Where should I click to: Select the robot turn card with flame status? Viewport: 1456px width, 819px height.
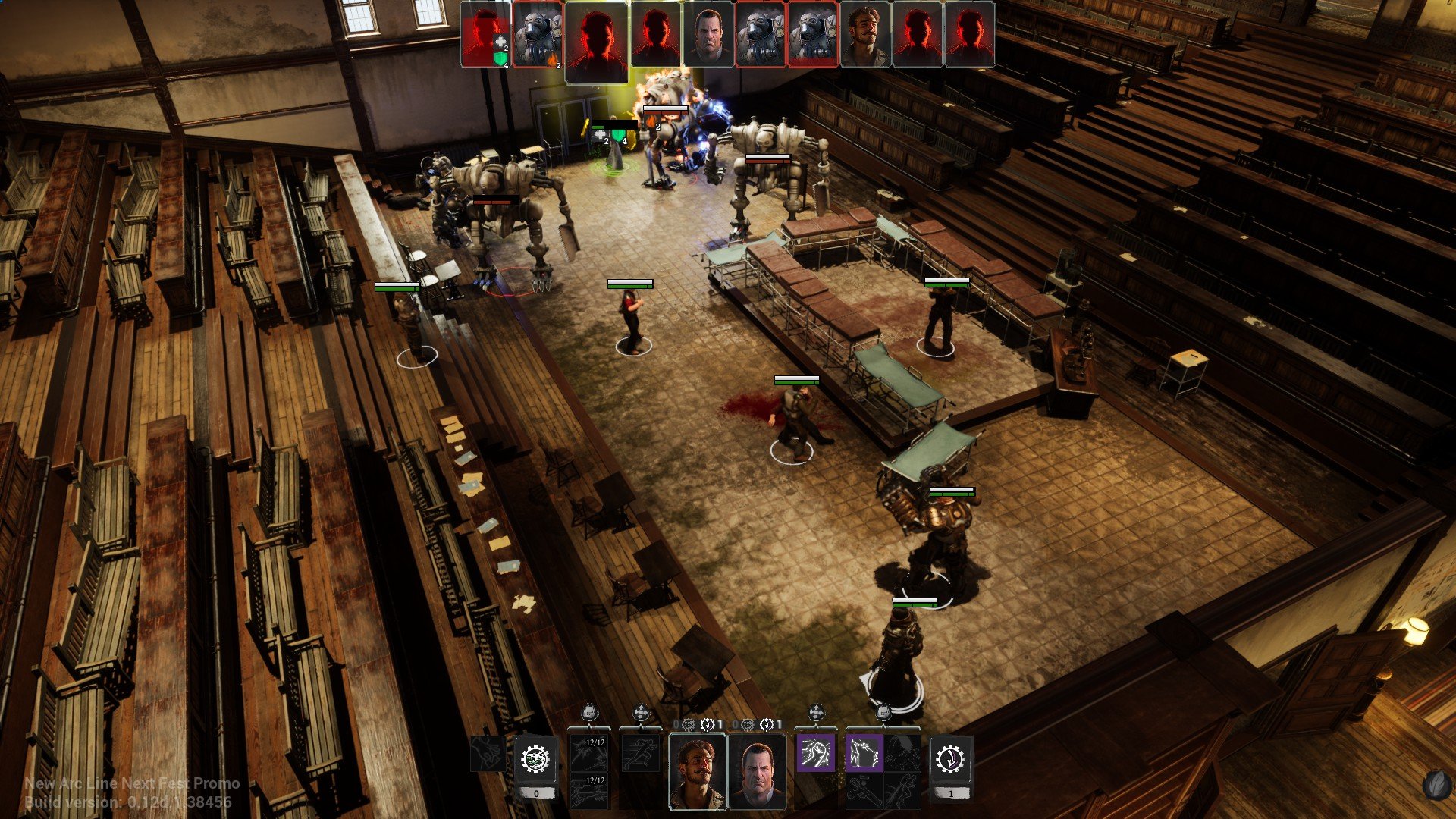tap(538, 35)
